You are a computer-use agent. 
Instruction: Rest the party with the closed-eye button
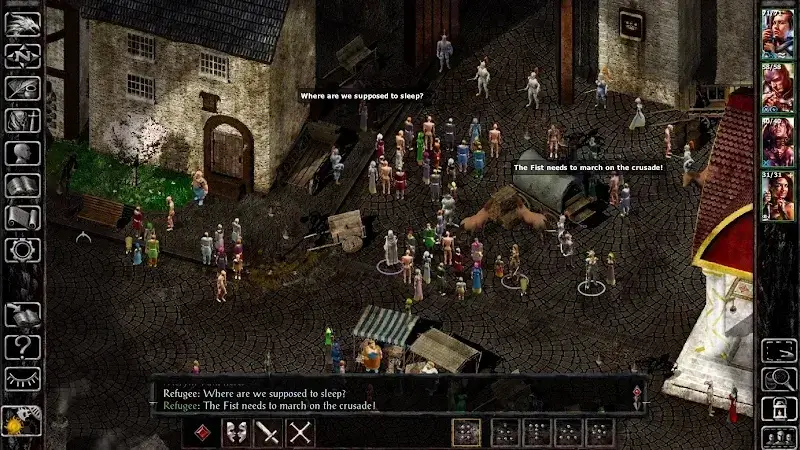[22, 379]
